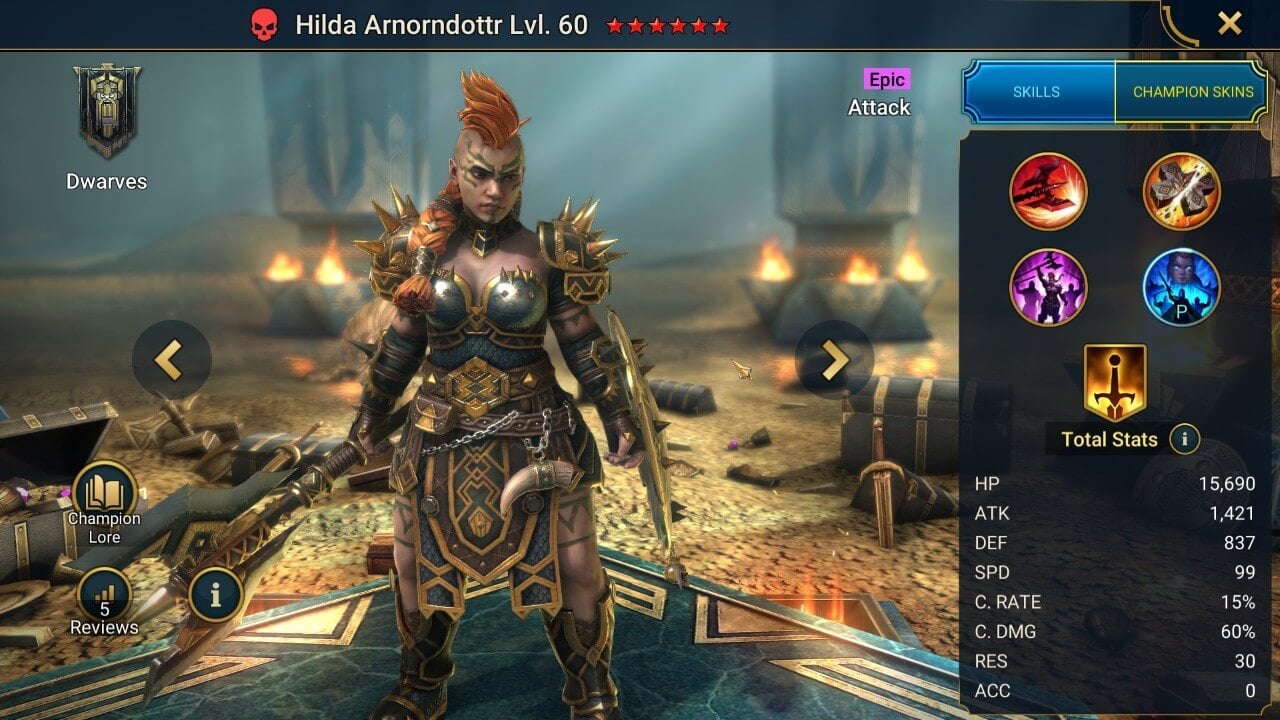Switch to the Skills tab
Screen dimensions: 1280x720
point(1038,91)
